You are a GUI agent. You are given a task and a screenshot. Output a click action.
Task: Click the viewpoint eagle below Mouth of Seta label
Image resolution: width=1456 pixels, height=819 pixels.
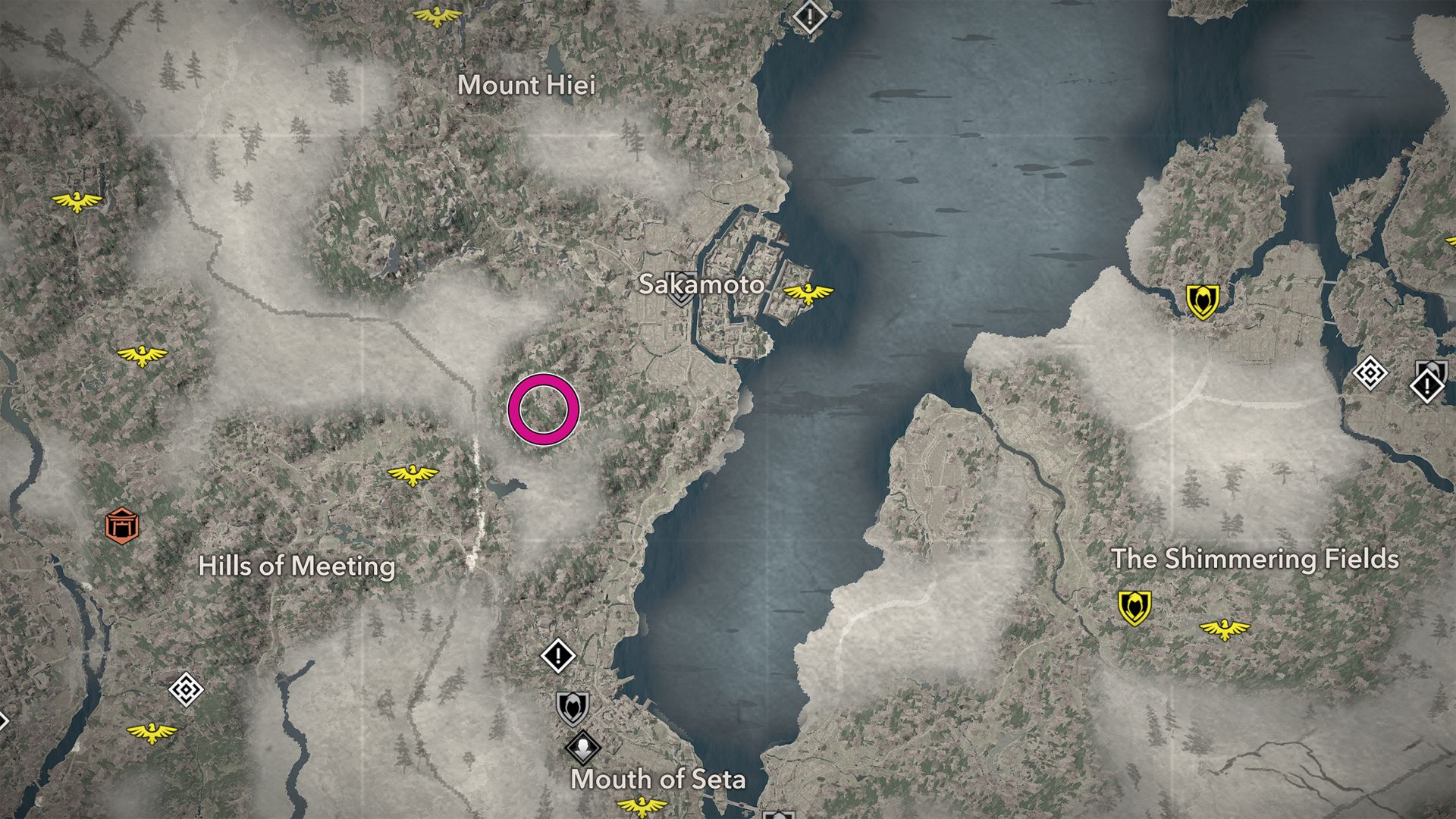point(642,805)
